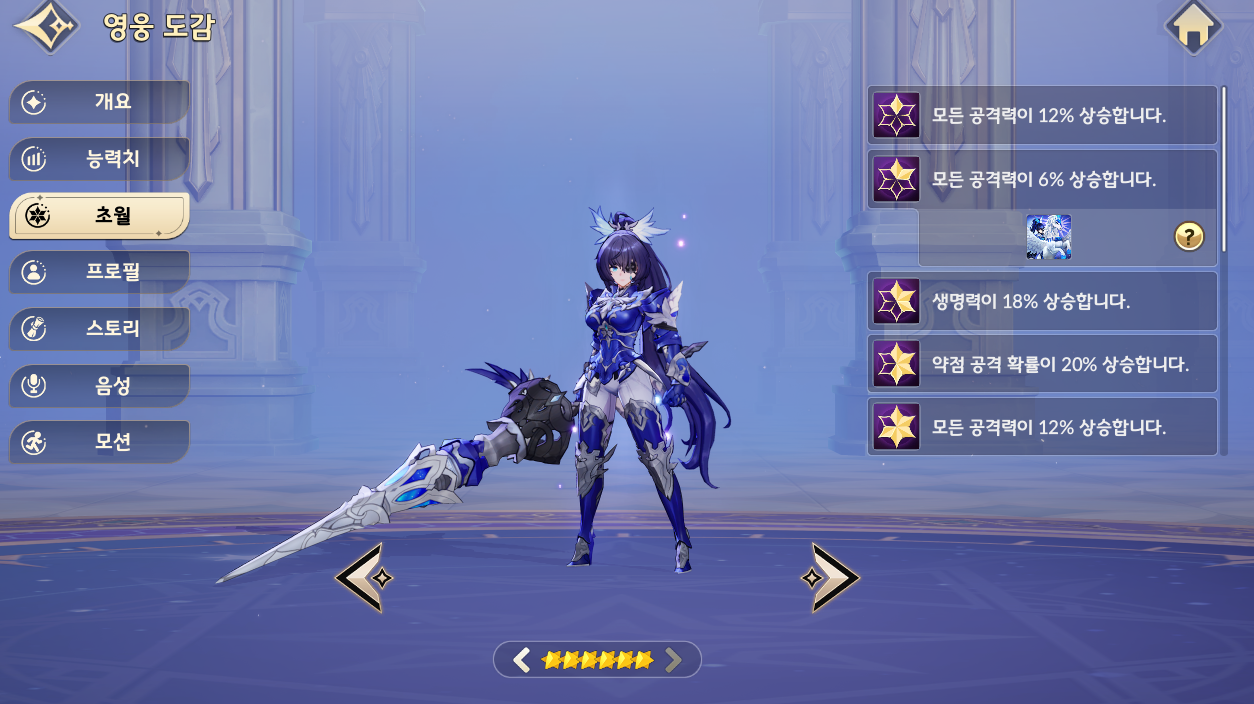The height and width of the screenshot is (704, 1254).
Task: Select the hero portrait thumbnail in the list
Action: 1048,237
